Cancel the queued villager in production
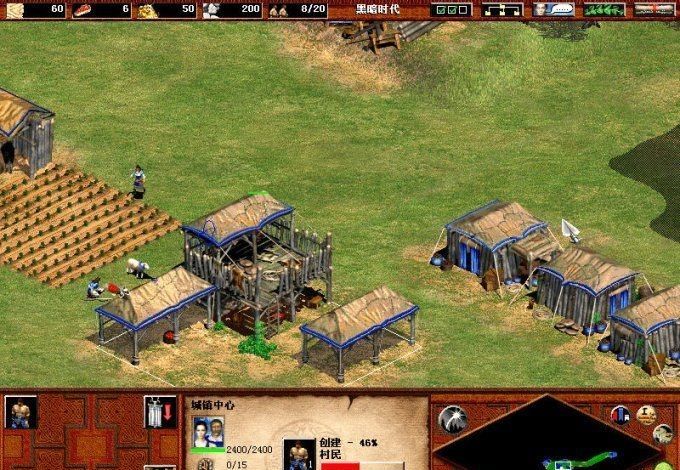Screen dimensions: 680x470 [296, 455]
